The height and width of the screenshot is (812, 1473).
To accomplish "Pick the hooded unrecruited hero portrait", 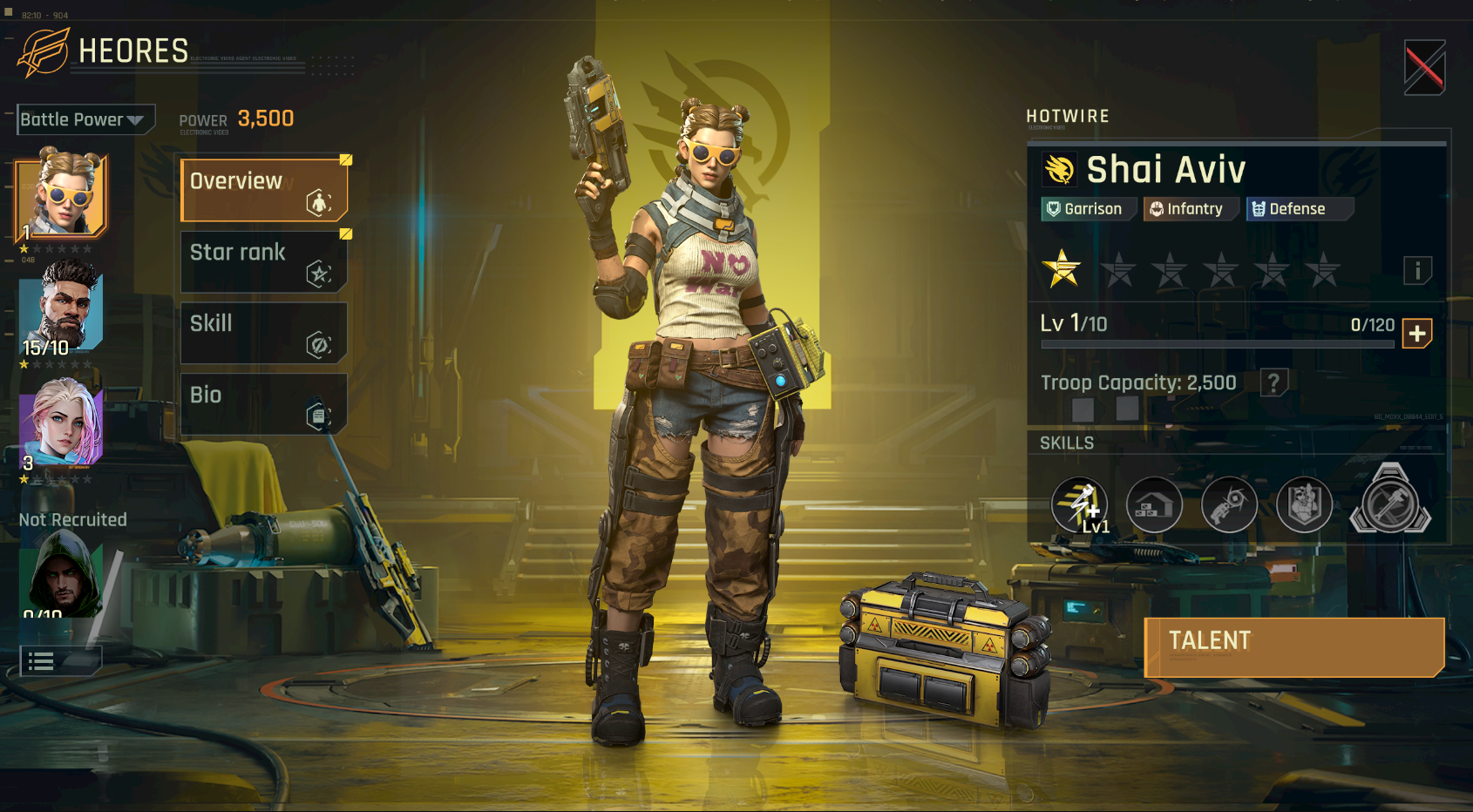I will coord(61,578).
